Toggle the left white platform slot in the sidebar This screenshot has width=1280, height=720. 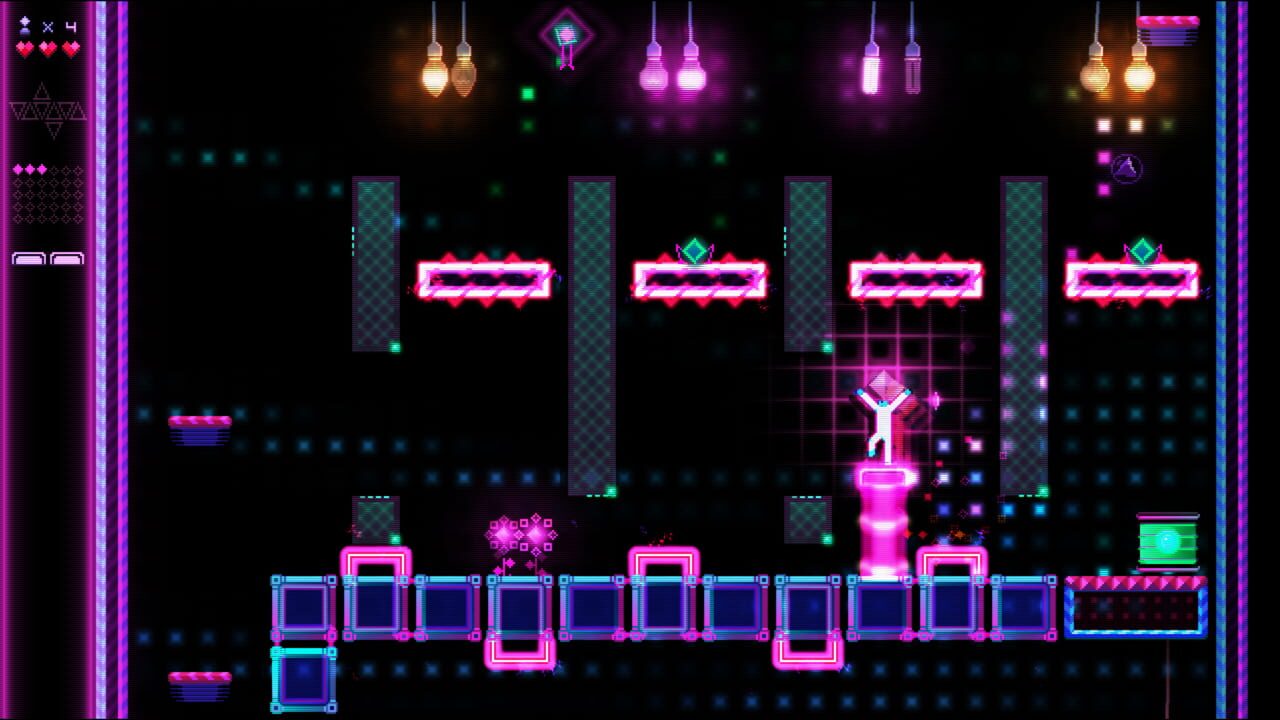click(x=28, y=258)
